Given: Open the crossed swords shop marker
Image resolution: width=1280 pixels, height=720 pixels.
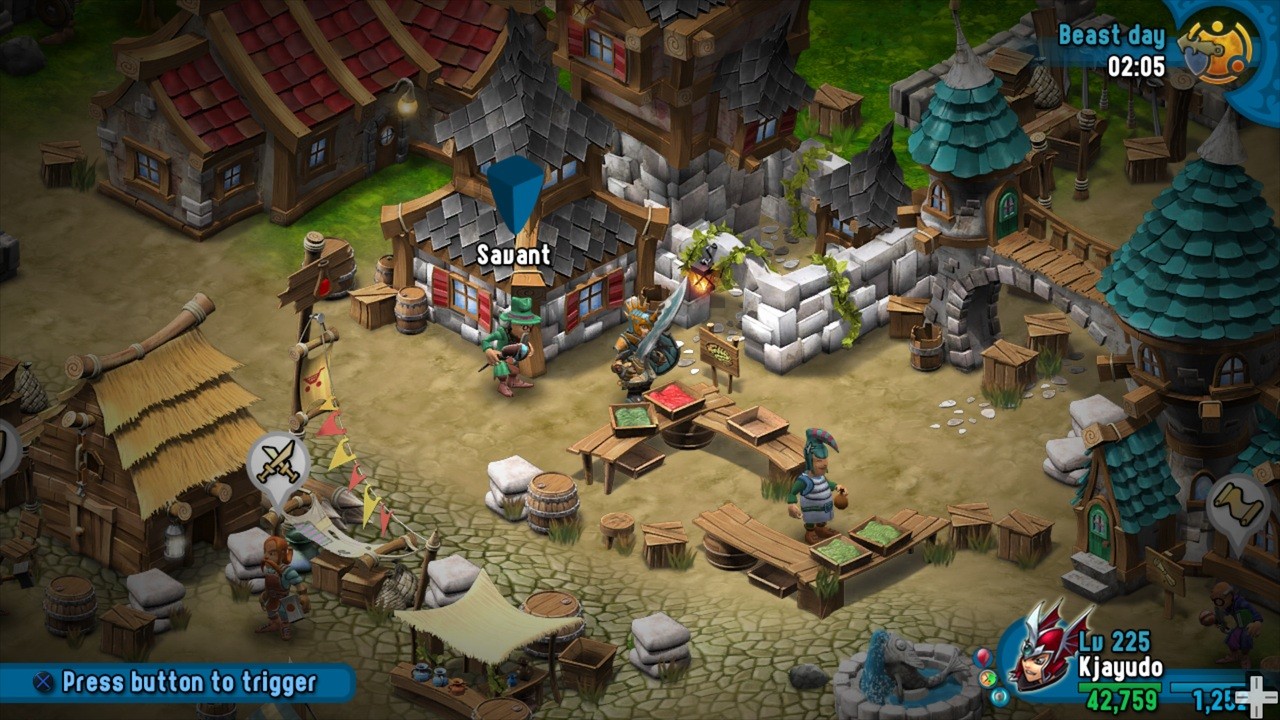Looking at the screenshot, I should pyautogui.click(x=277, y=461).
